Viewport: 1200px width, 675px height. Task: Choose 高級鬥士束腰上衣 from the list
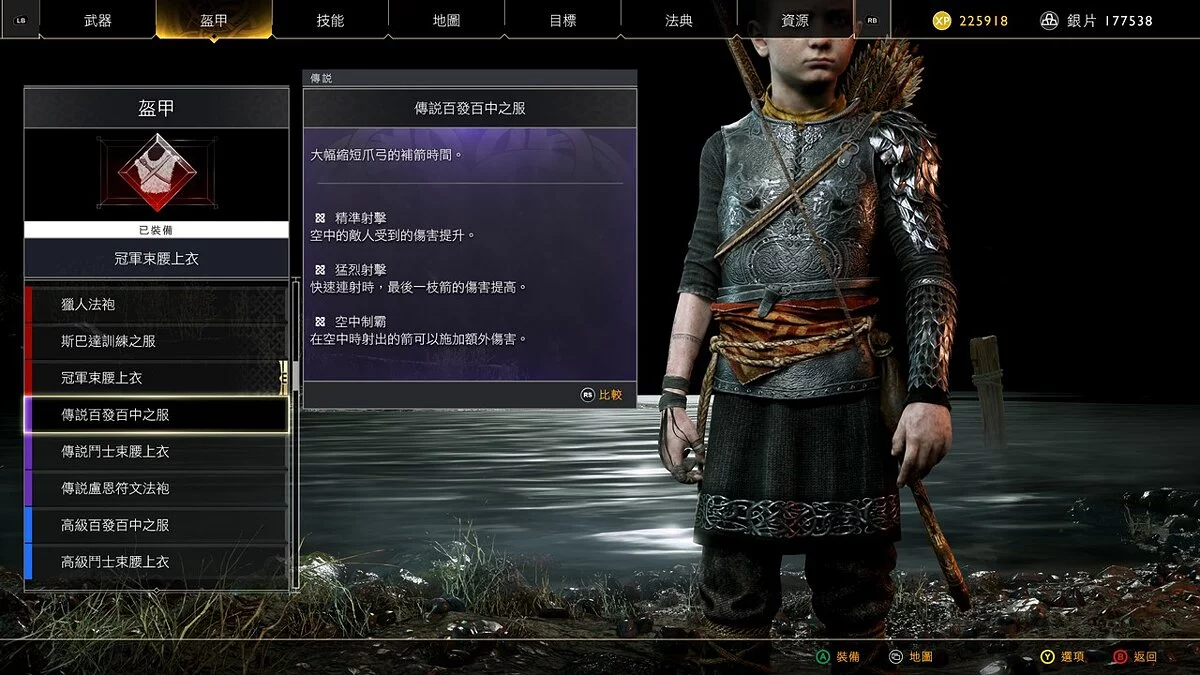click(x=157, y=562)
